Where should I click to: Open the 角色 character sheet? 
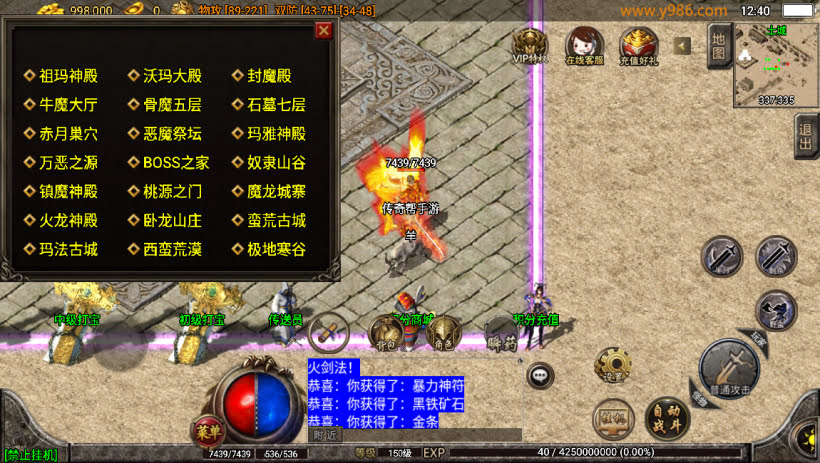(x=443, y=332)
